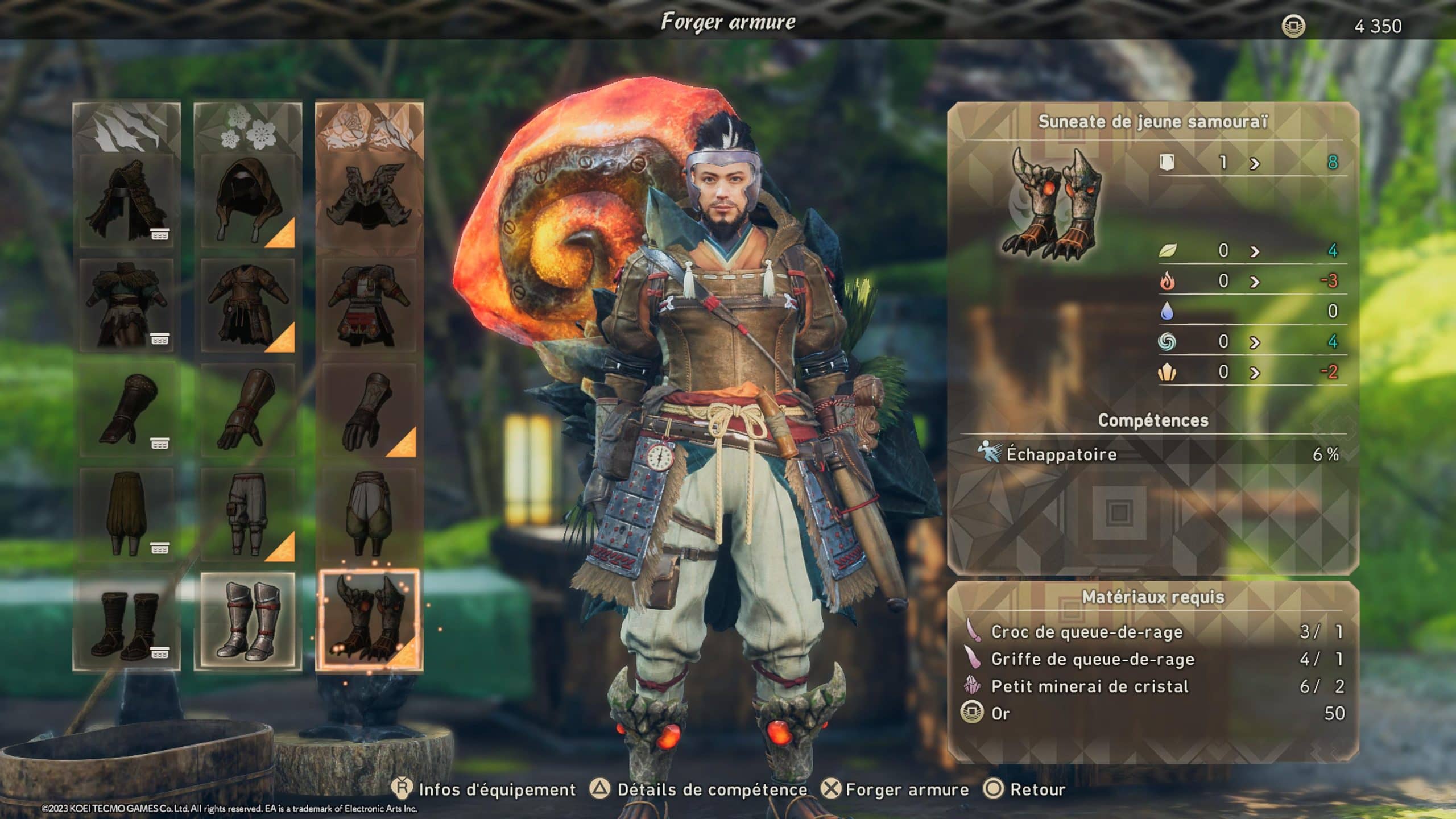The height and width of the screenshot is (819, 1456).
Task: Open the claw-marks armor set column header
Action: (x=126, y=128)
